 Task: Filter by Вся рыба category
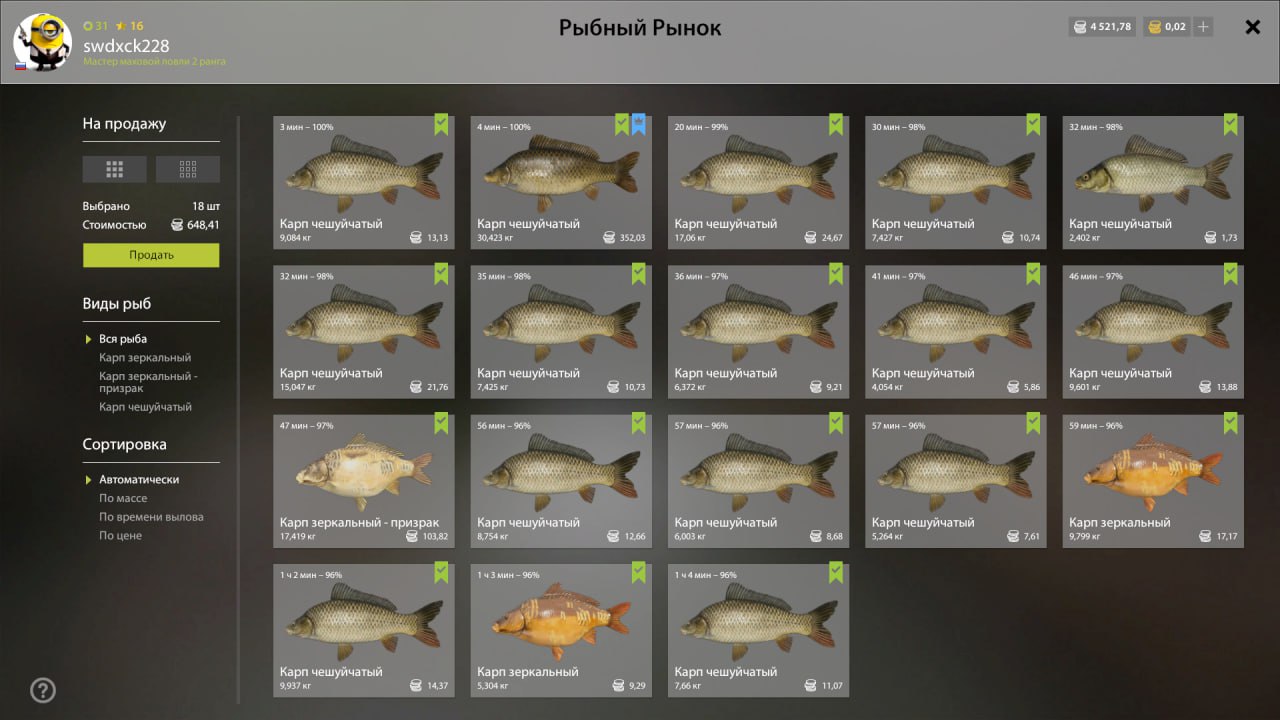(x=123, y=339)
